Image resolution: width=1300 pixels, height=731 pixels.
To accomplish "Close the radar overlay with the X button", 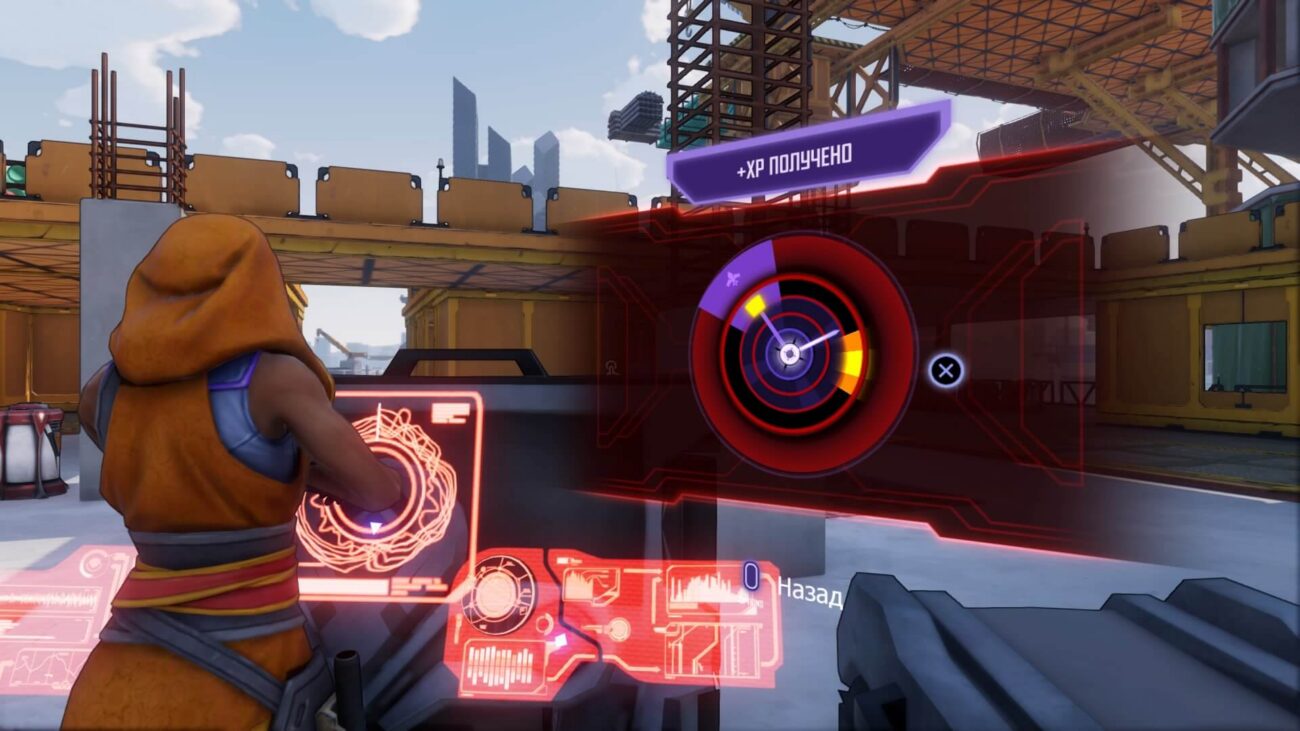I will [x=945, y=369].
